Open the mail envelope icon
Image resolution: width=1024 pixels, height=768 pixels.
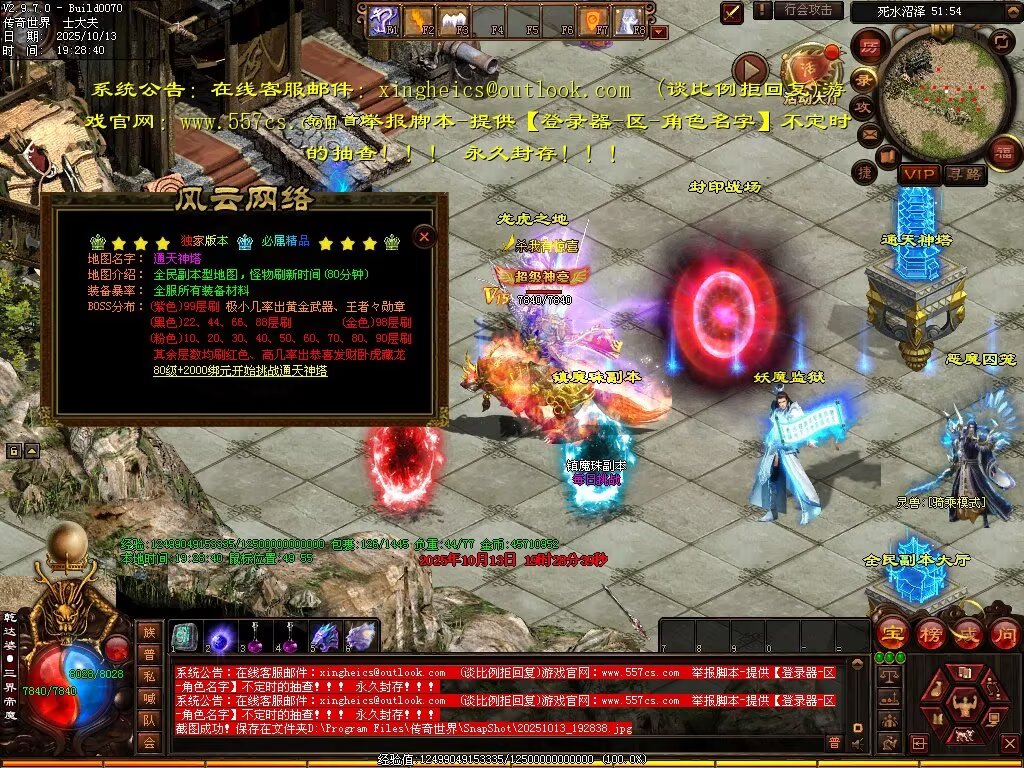868,134
